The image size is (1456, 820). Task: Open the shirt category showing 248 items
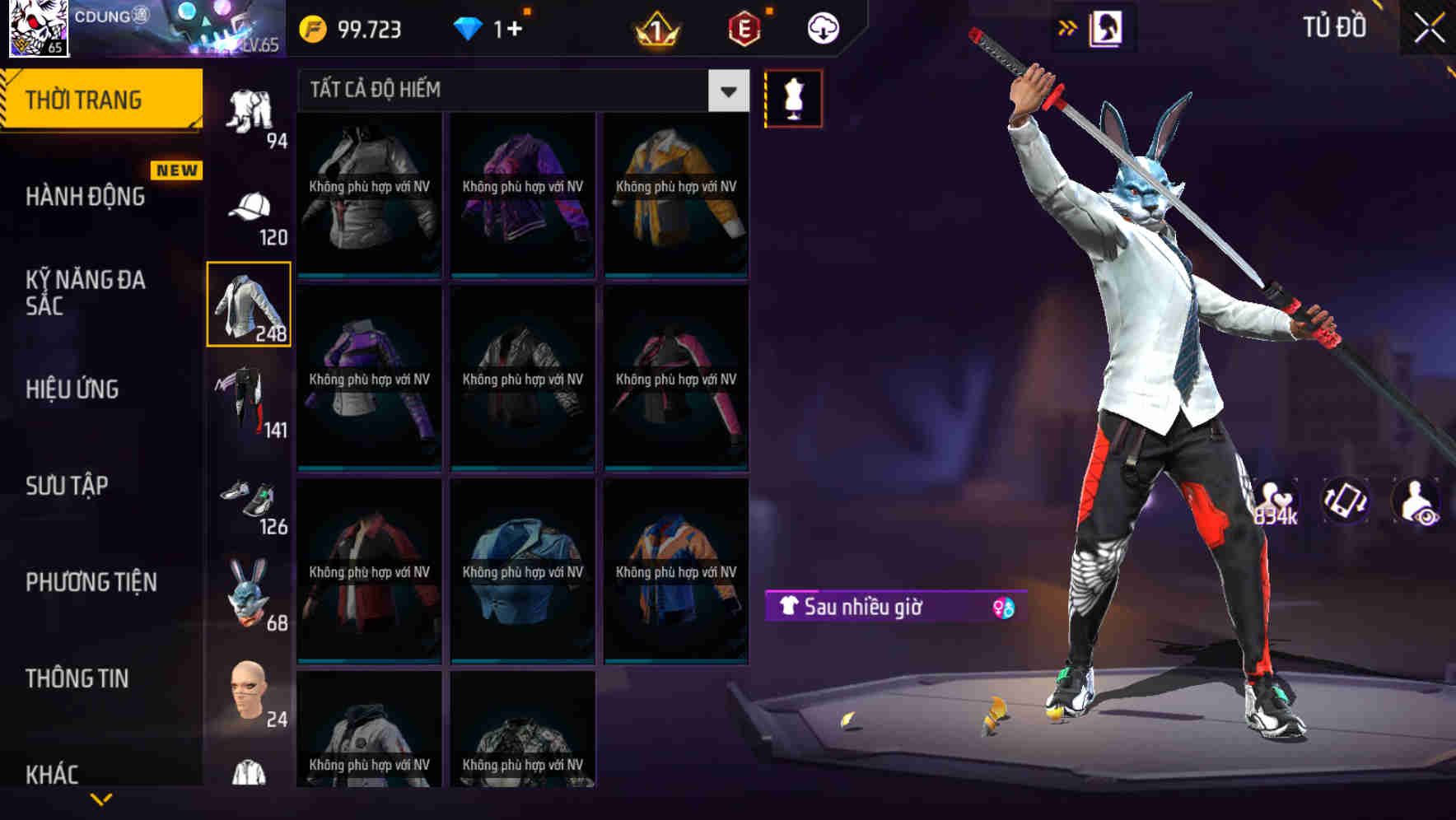click(248, 305)
